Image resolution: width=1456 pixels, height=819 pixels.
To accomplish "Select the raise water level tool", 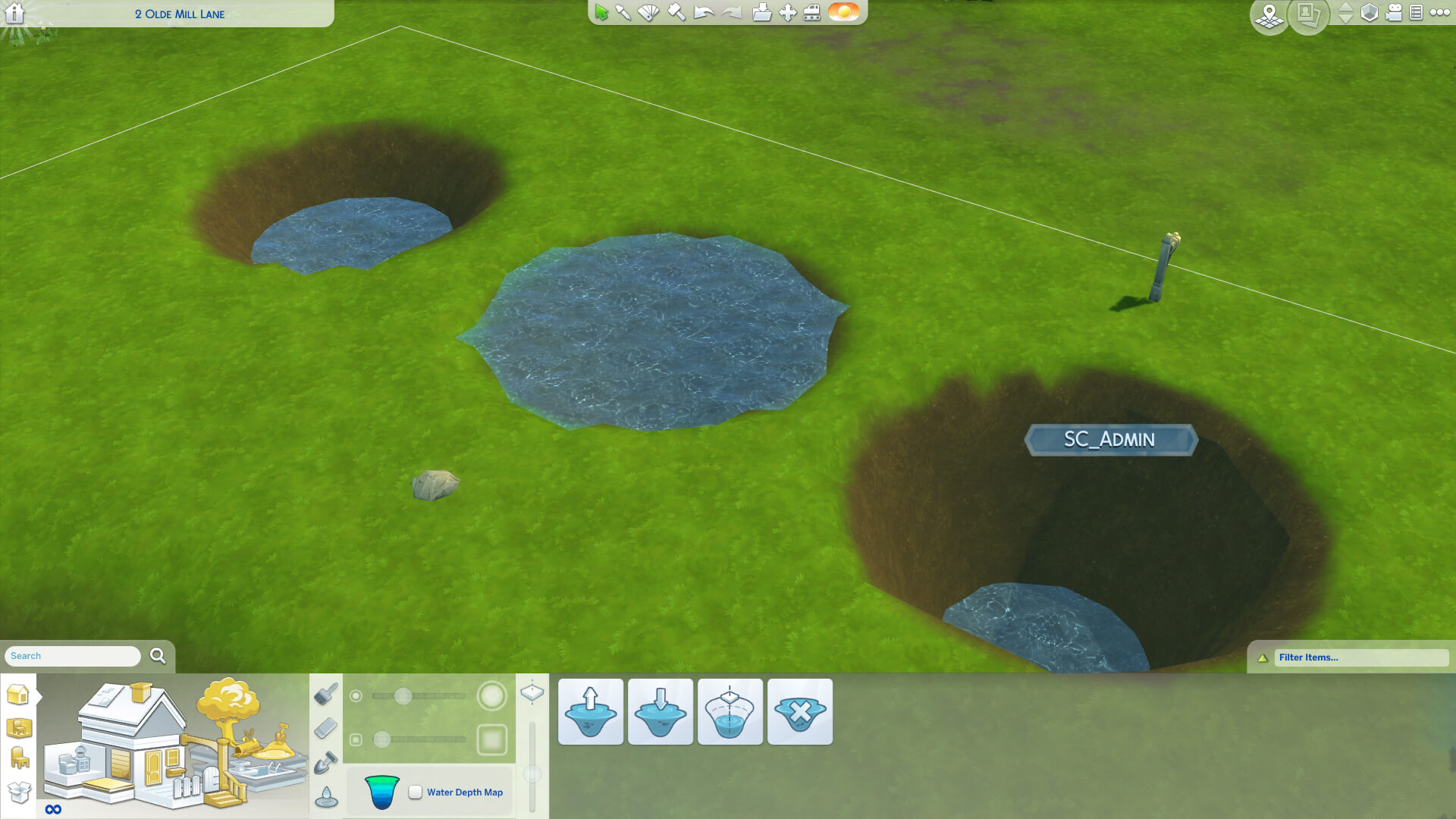I will click(x=591, y=711).
